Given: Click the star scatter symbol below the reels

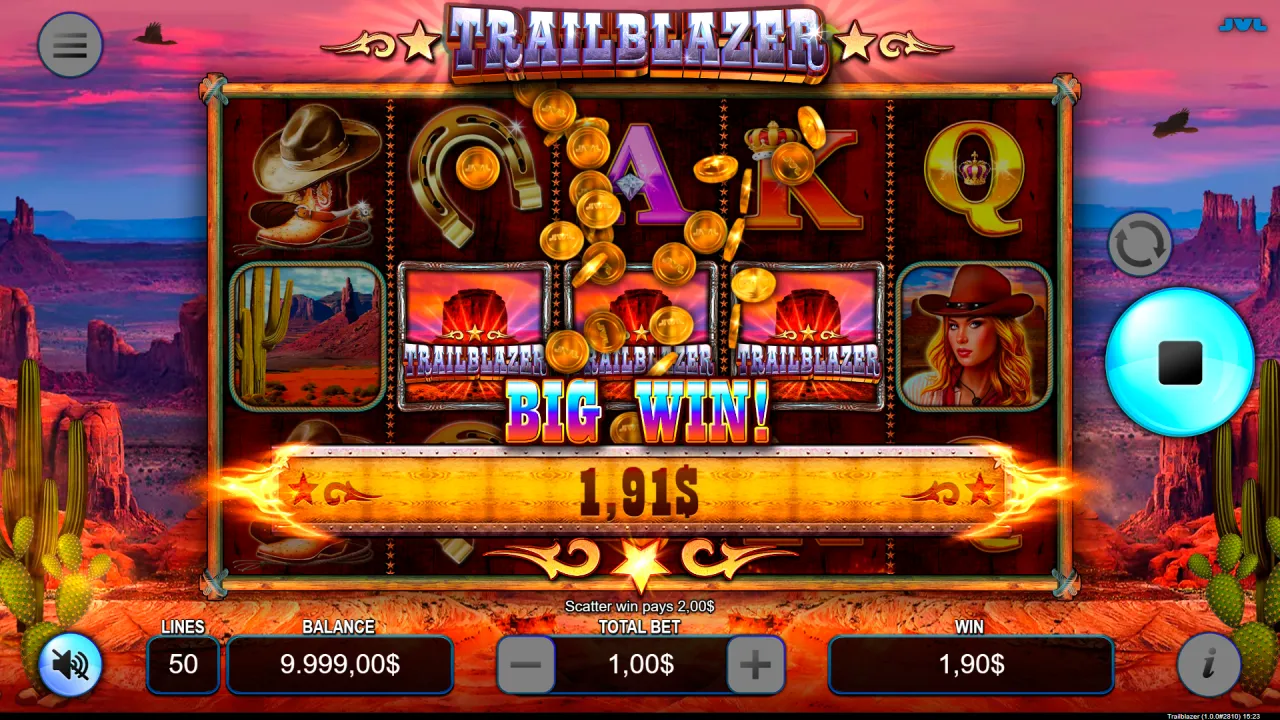Looking at the screenshot, I should (639, 563).
